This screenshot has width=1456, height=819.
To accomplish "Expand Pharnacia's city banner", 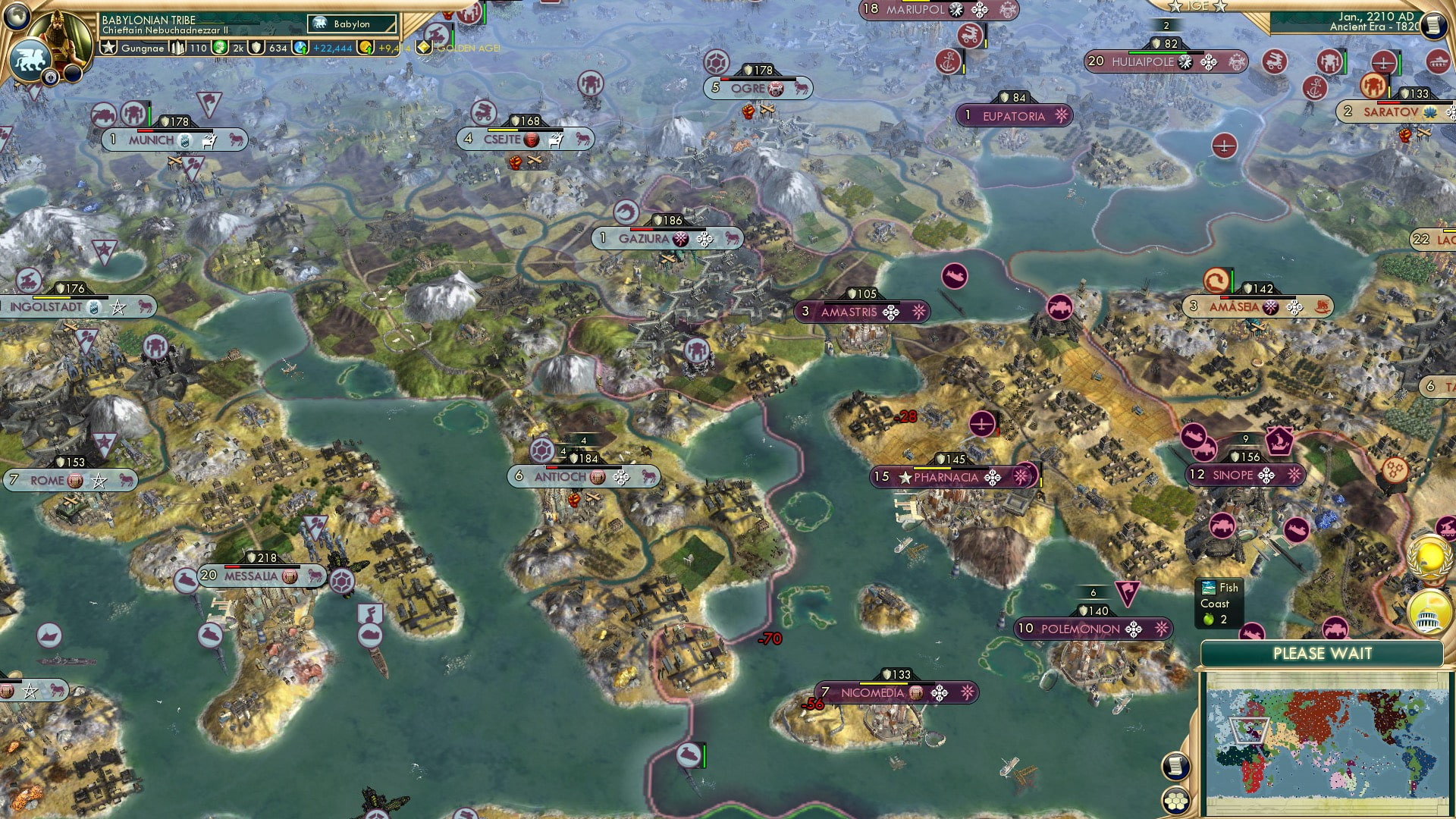I will click(x=949, y=477).
